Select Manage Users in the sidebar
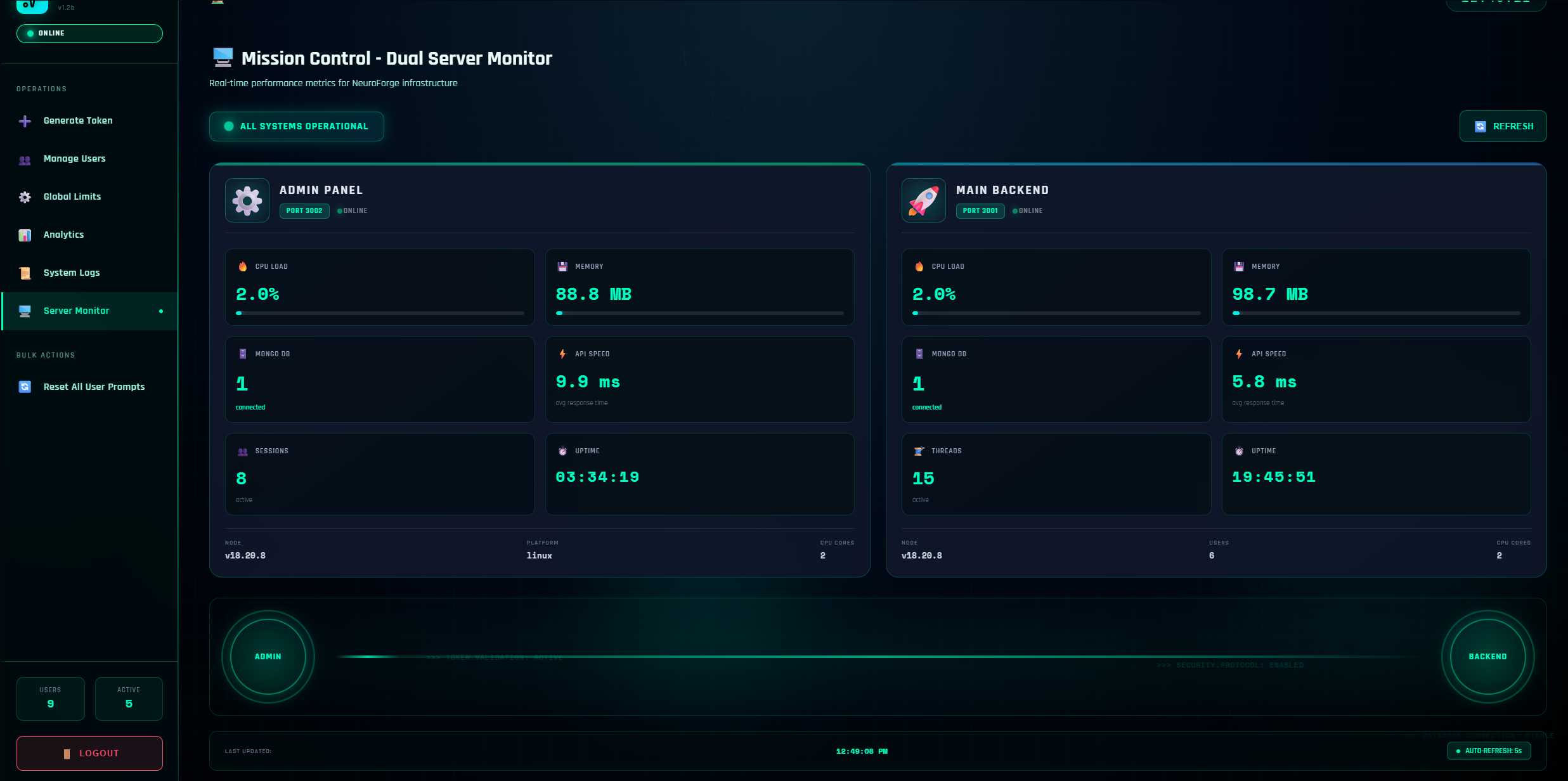The height and width of the screenshot is (781, 1568). pos(74,158)
